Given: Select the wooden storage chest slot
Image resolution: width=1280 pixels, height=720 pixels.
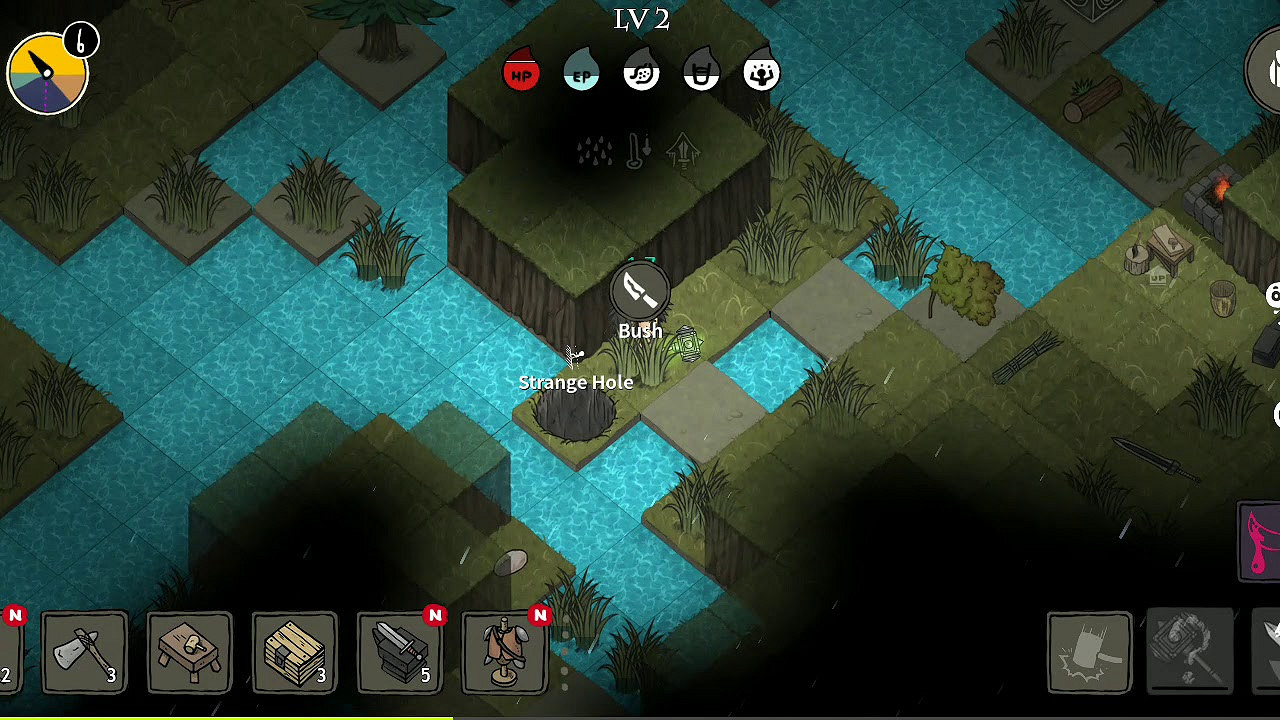Looking at the screenshot, I should [x=294, y=653].
